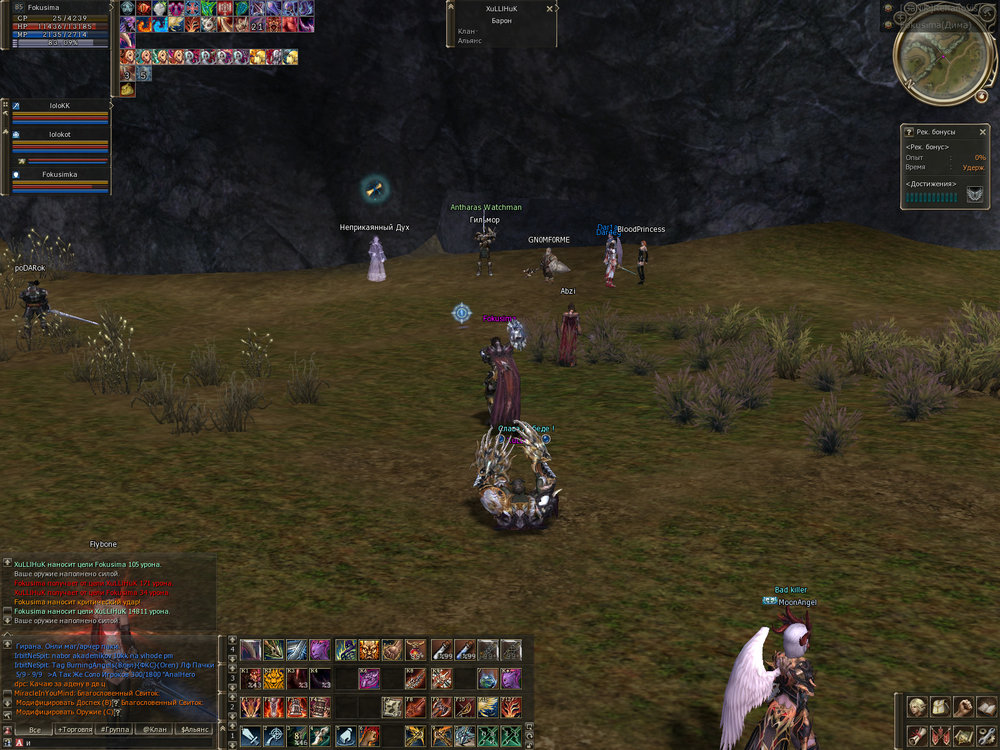The height and width of the screenshot is (750, 1000).
Task: Open system settings wrench icon
Action: 985,736
